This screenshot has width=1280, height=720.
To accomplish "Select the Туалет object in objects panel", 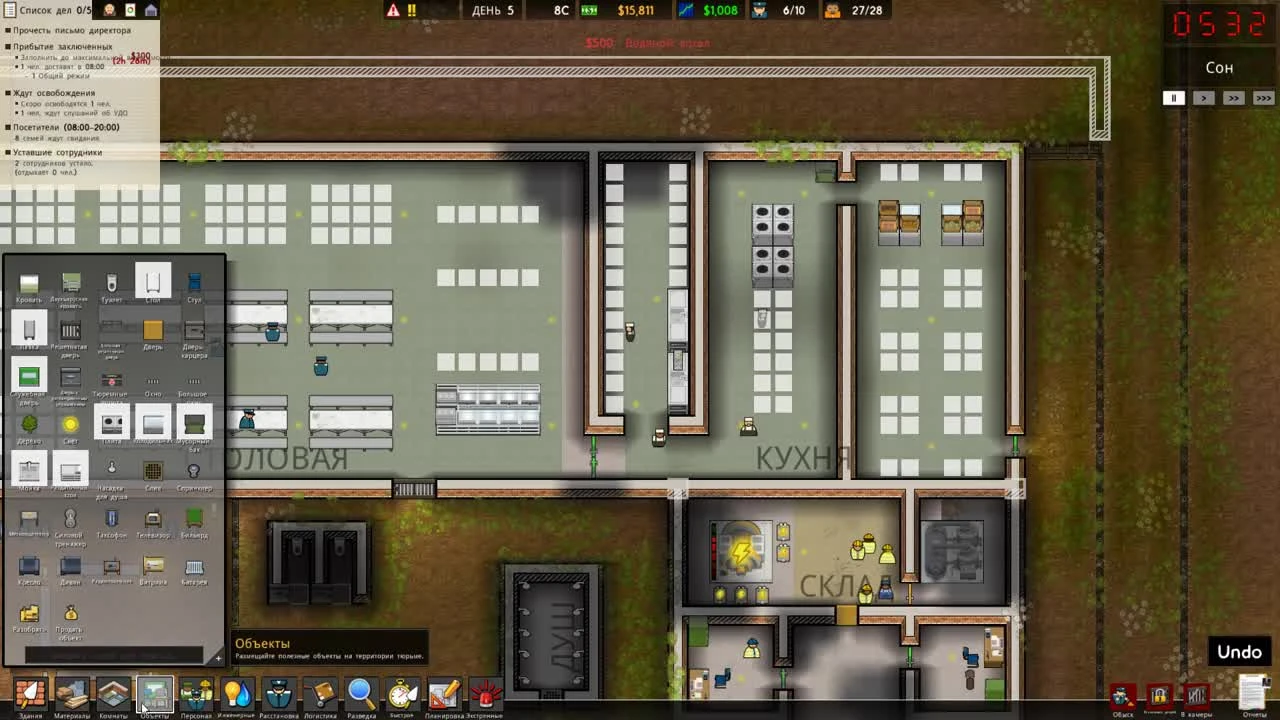I will click(x=111, y=284).
